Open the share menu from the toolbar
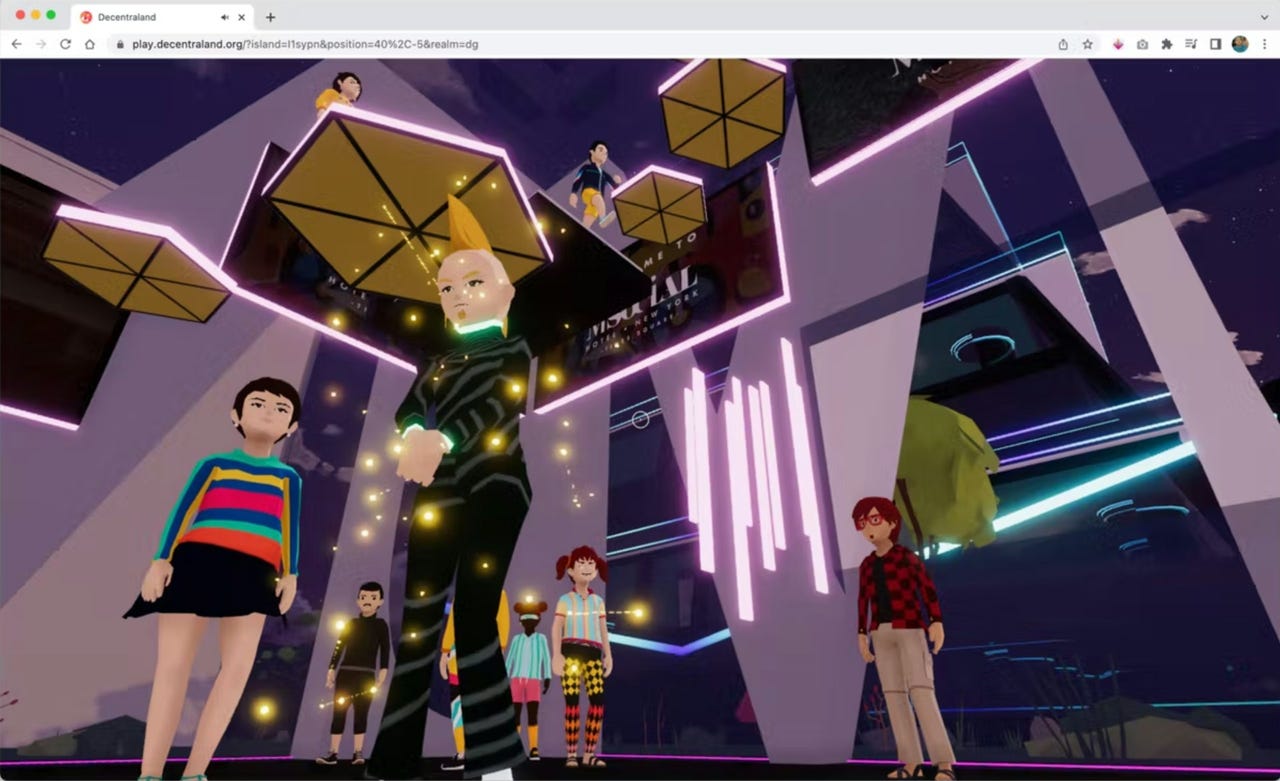 1064,44
